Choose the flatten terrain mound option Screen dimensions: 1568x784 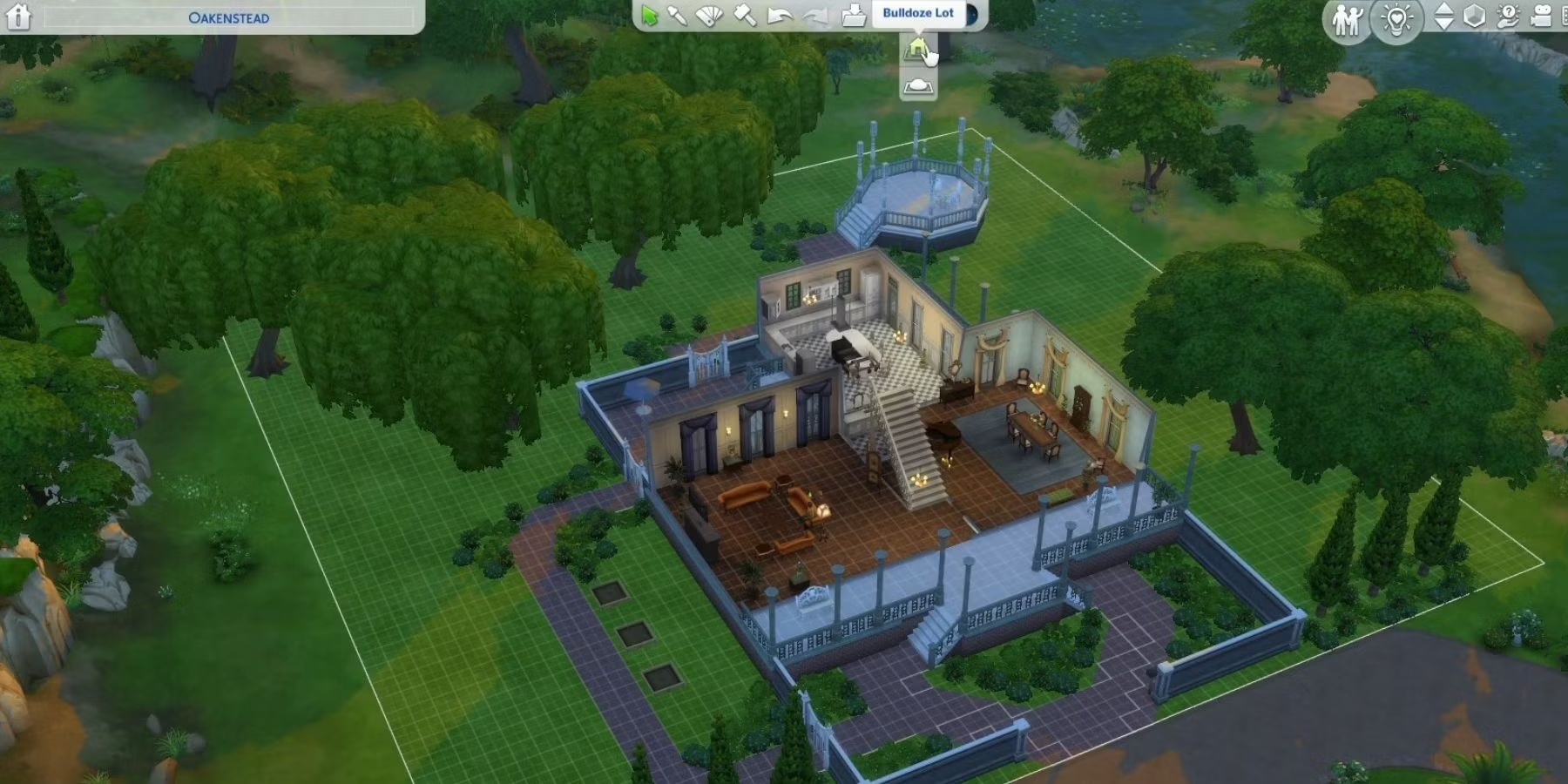point(918,86)
